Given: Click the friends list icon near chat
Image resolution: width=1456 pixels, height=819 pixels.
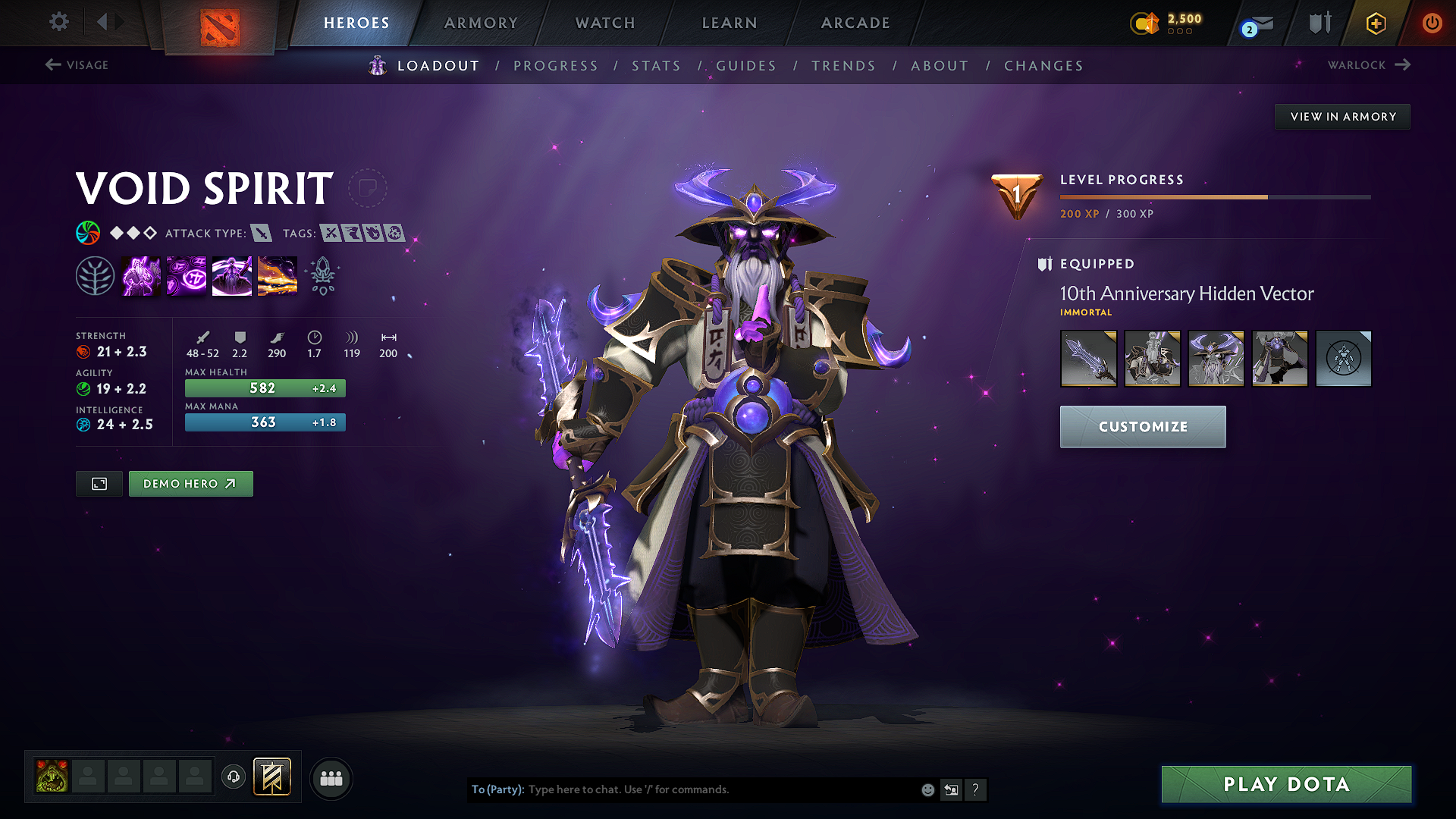Looking at the screenshot, I should [331, 777].
